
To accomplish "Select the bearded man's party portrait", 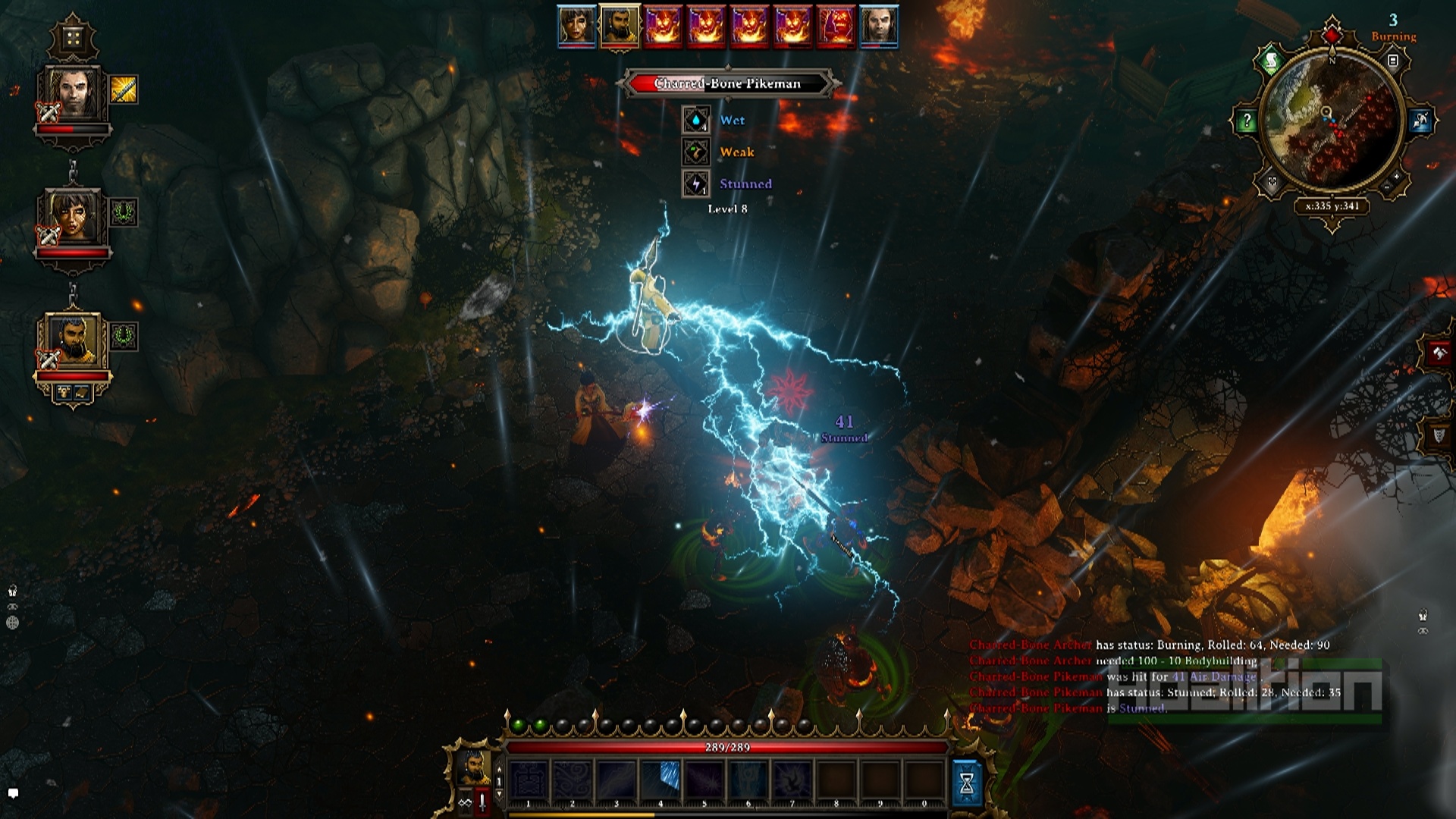I will pos(73,341).
